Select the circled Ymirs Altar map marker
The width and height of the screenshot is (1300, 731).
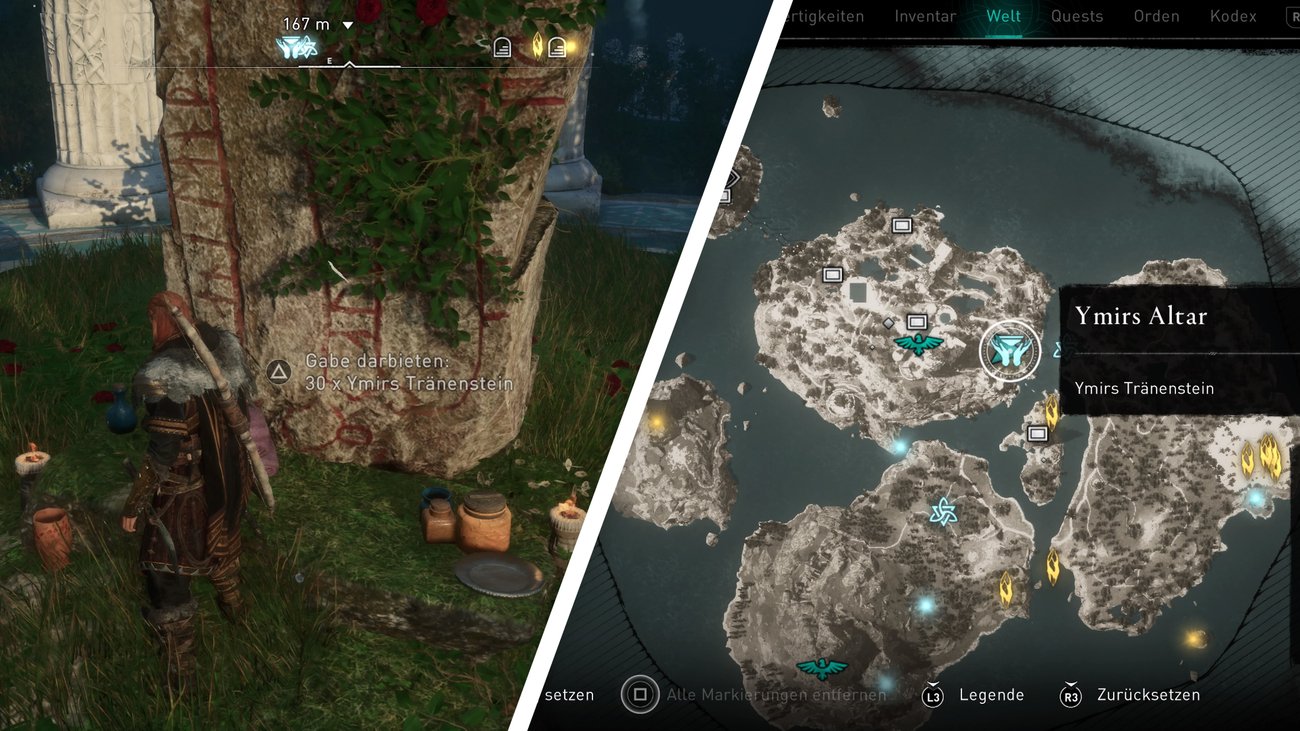[x=1009, y=350]
